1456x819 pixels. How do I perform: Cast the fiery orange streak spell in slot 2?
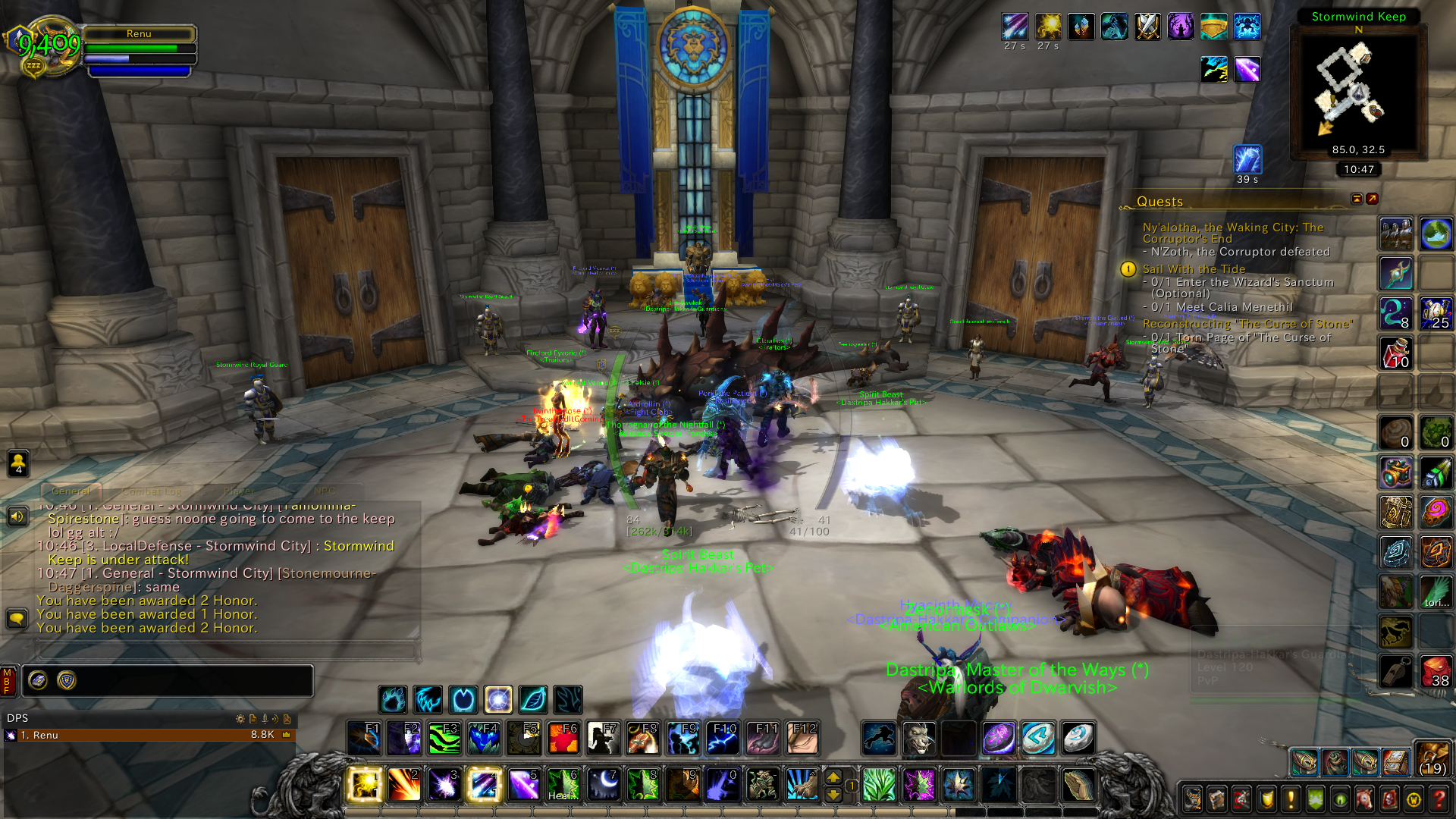[404, 784]
